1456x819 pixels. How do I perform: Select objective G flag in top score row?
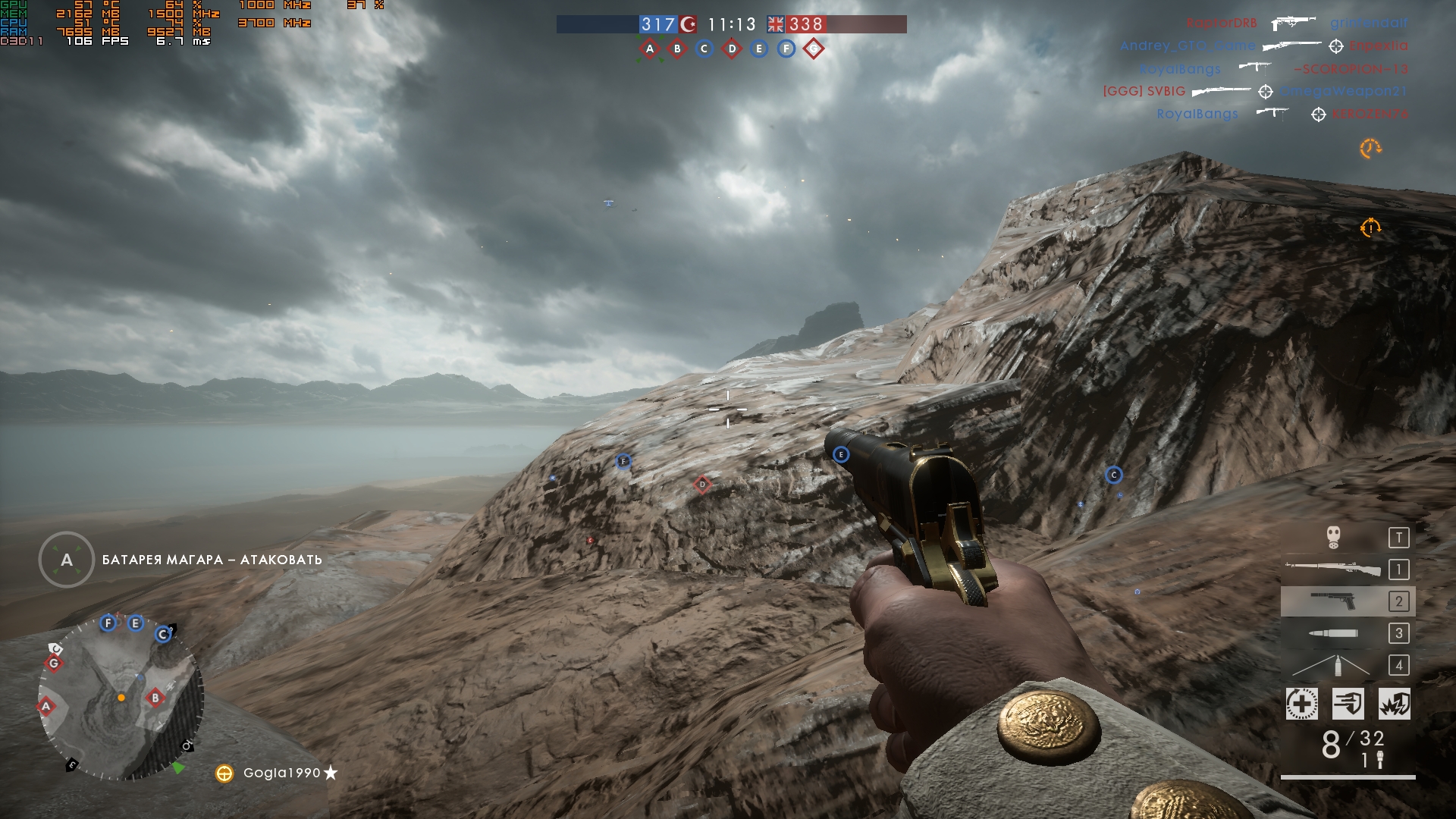pyautogui.click(x=814, y=49)
